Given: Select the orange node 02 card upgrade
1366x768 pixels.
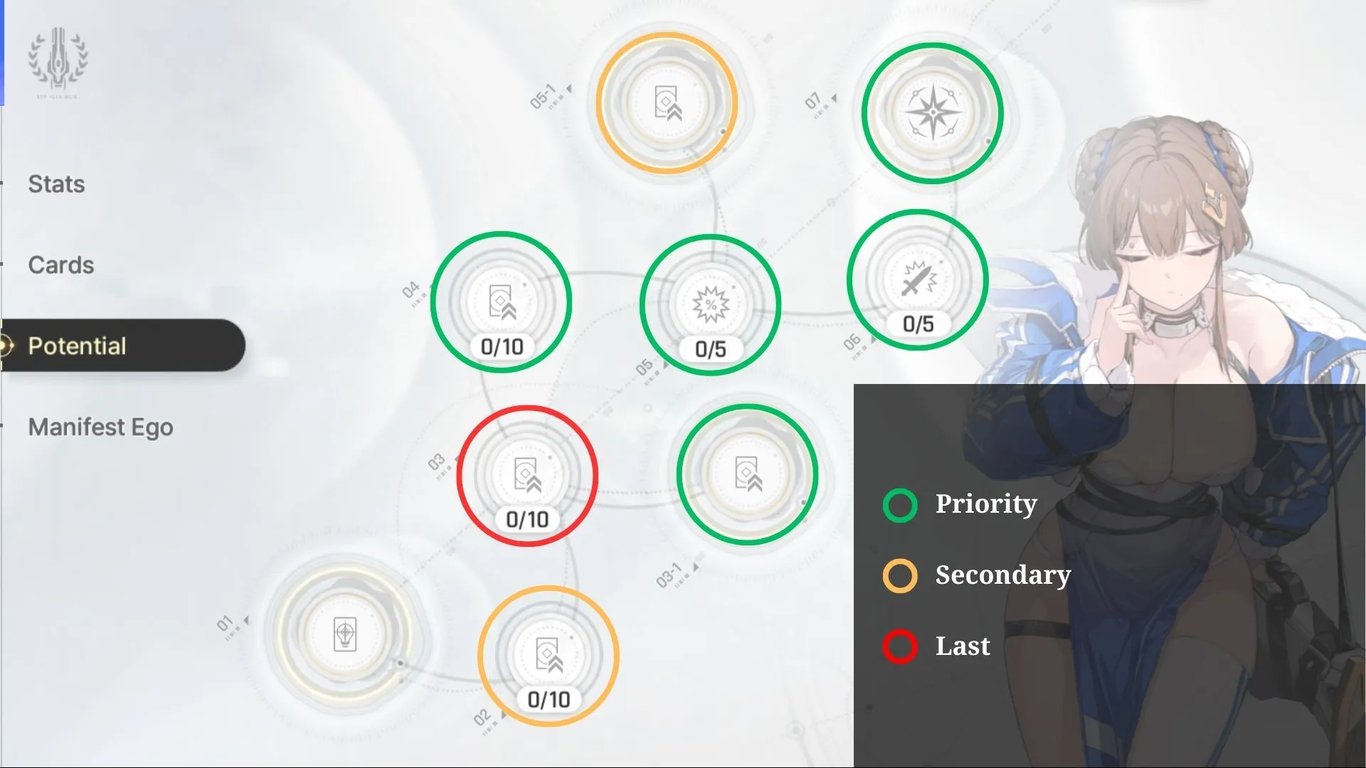Looking at the screenshot, I should coord(547,655).
